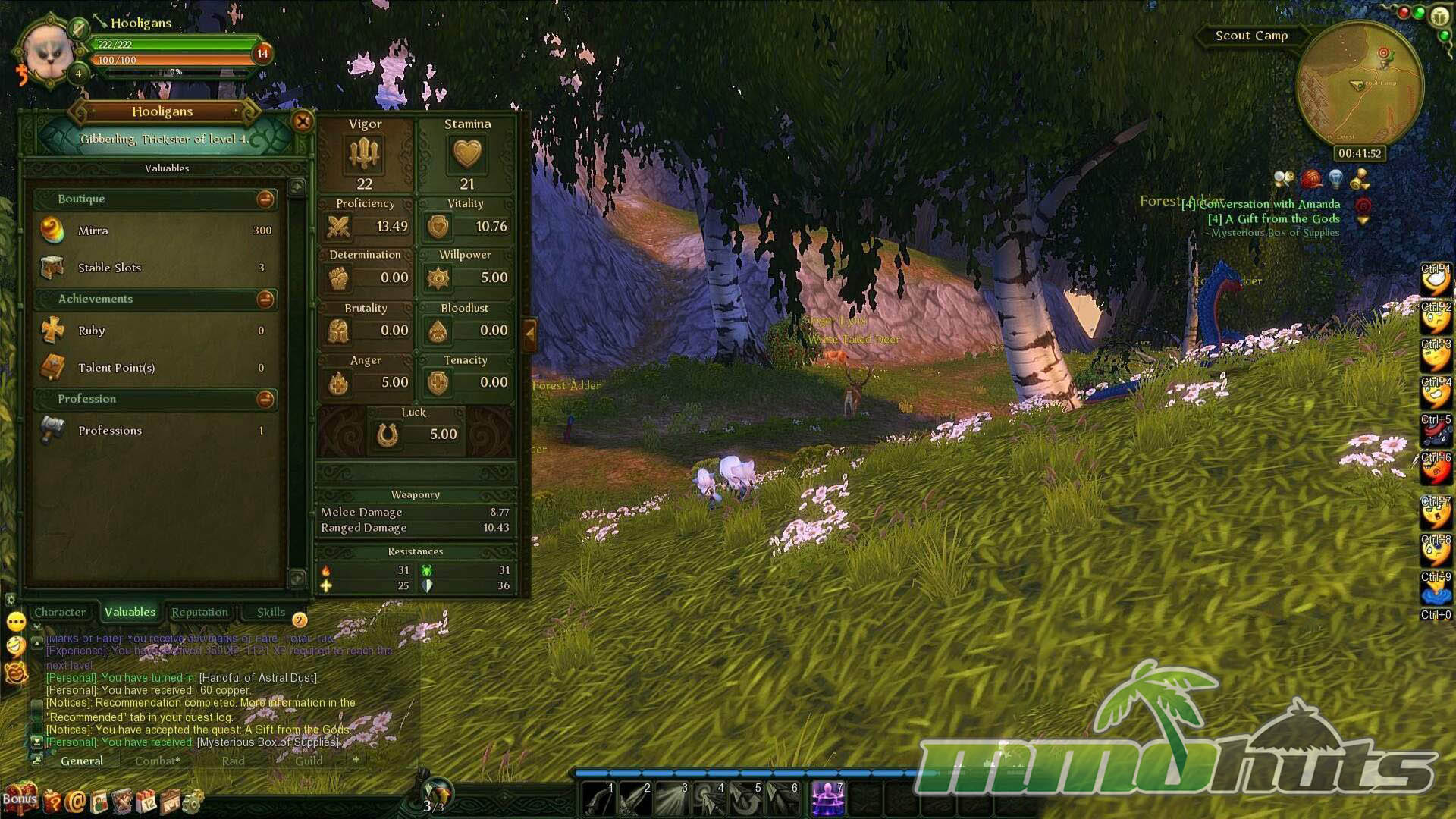
Task: Open the A Gift from the Gods quest
Action: (x=1274, y=218)
